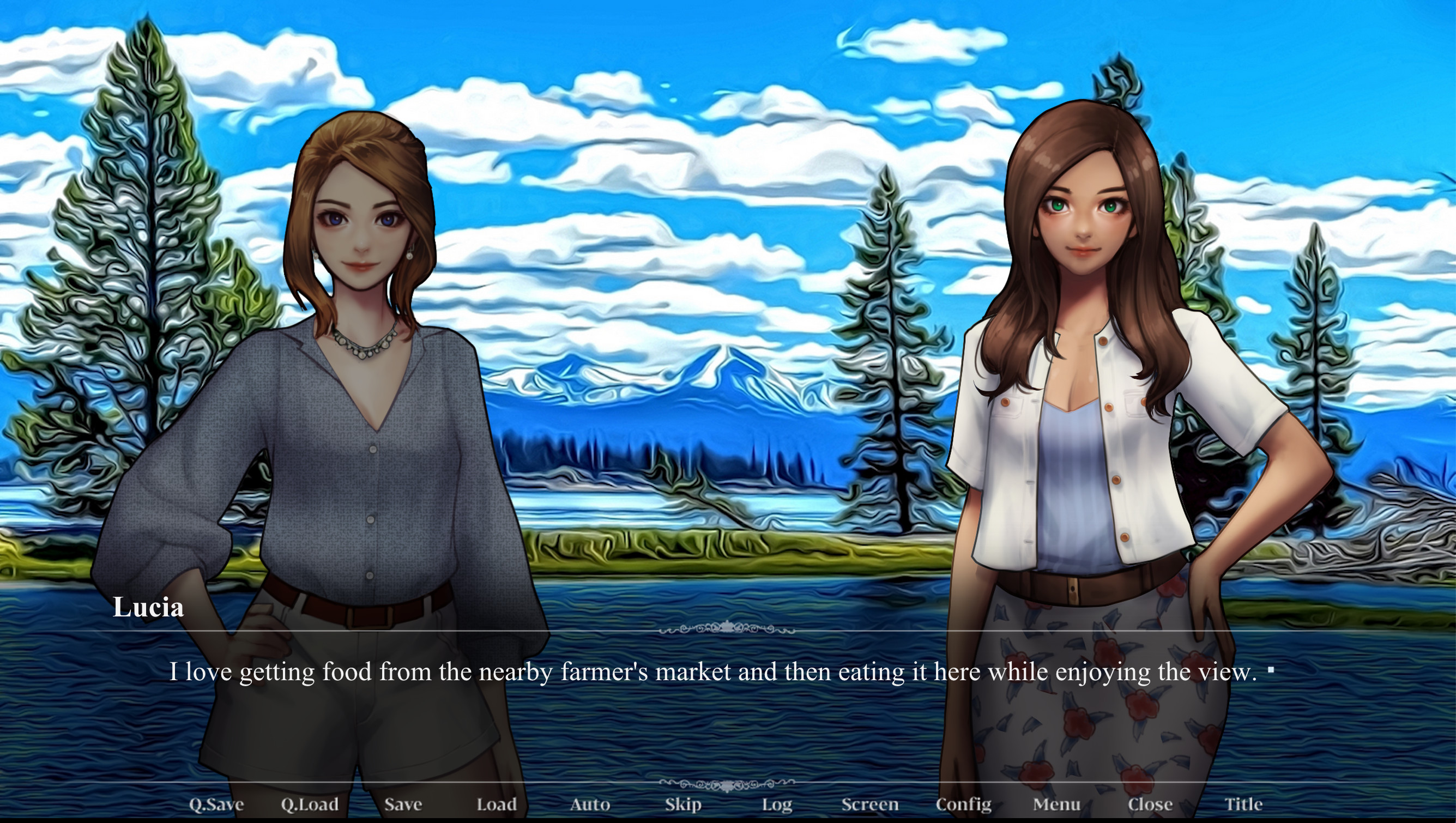1456x823 pixels.
Task: Enable Auto read mode
Action: click(590, 803)
